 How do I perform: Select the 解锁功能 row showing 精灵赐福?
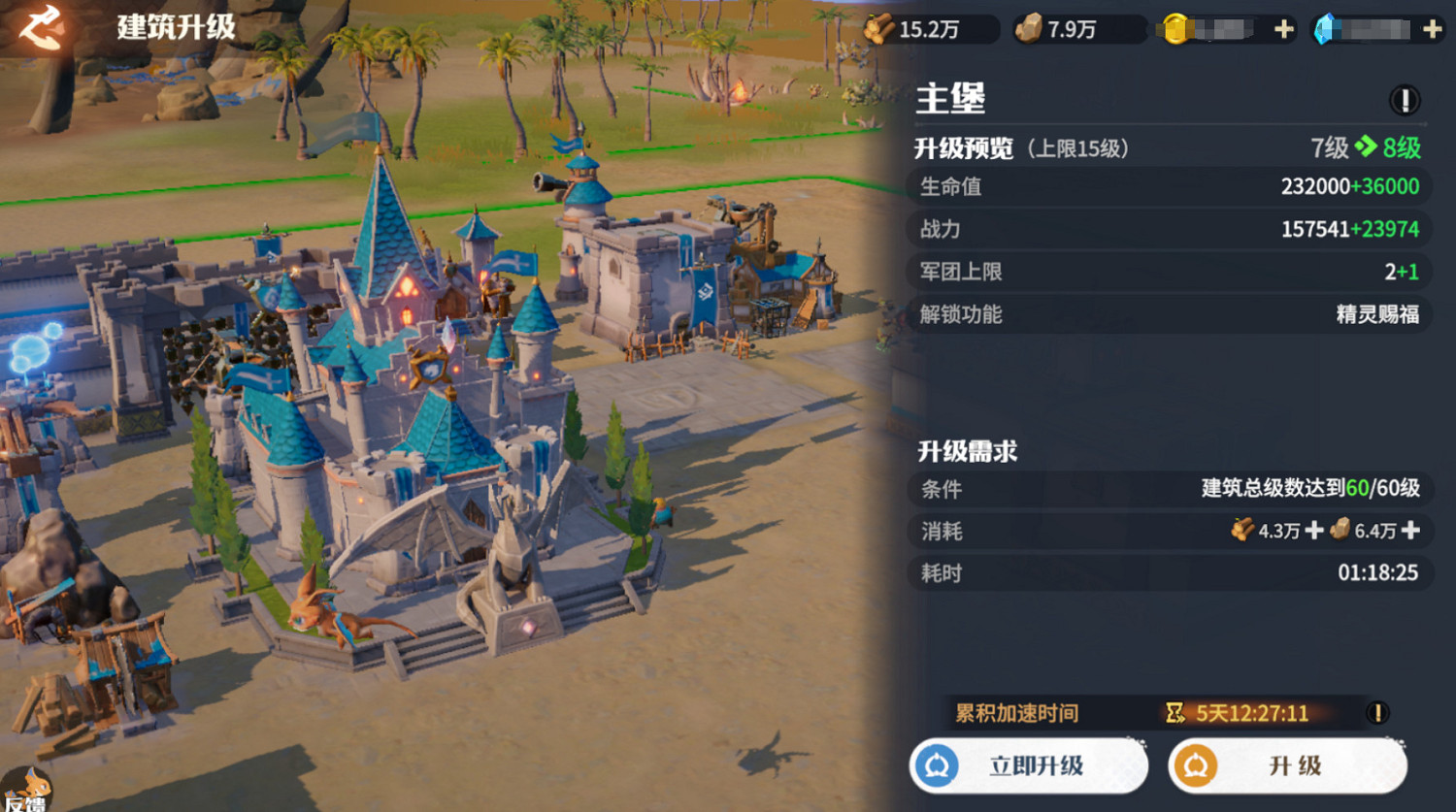1165,314
